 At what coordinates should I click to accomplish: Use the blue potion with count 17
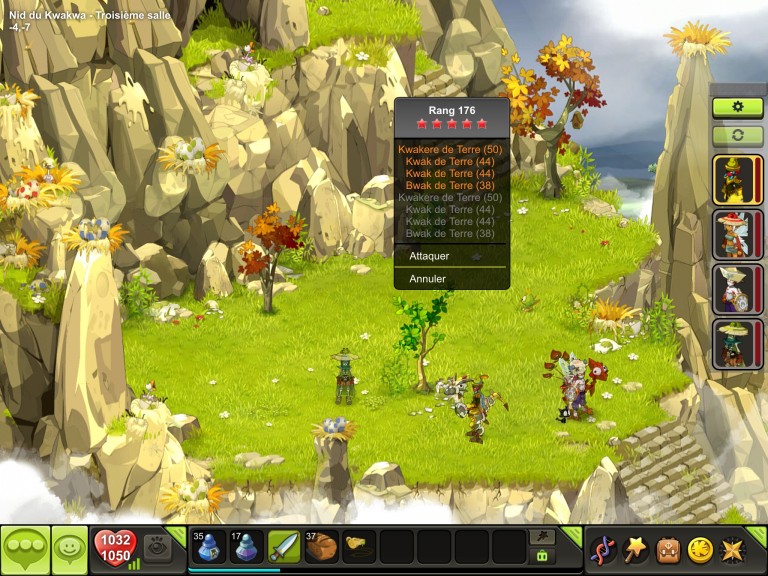[x=246, y=547]
